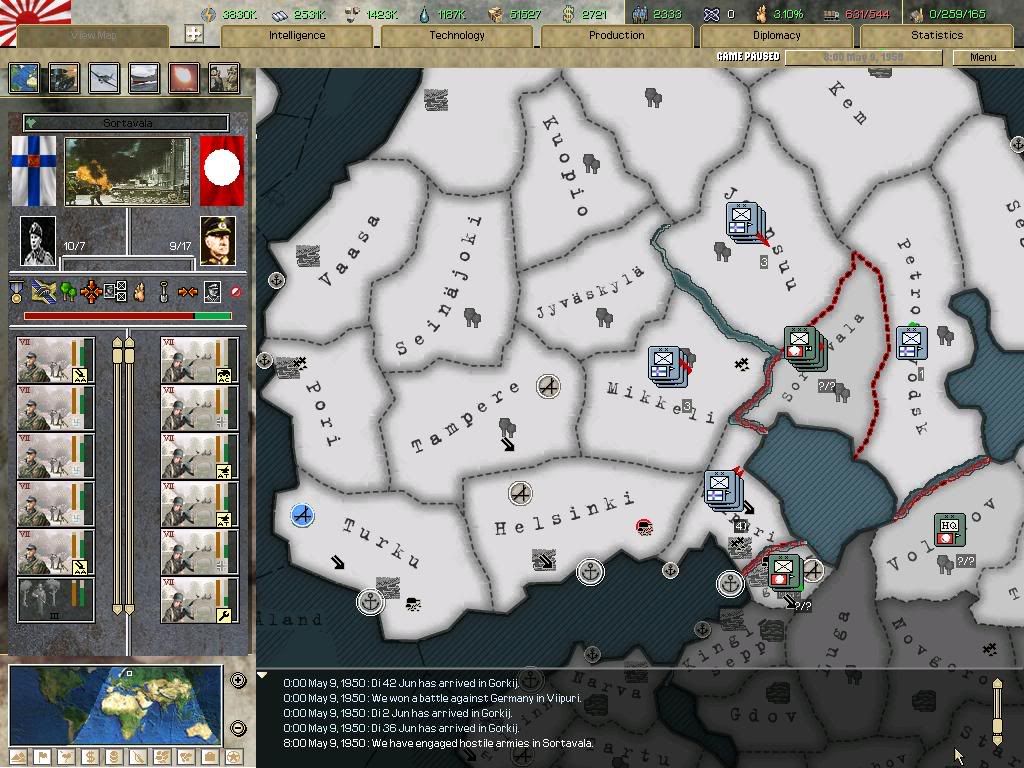Screen dimensions: 1024x768
Task: Open the game Menu button
Action: tap(983, 57)
